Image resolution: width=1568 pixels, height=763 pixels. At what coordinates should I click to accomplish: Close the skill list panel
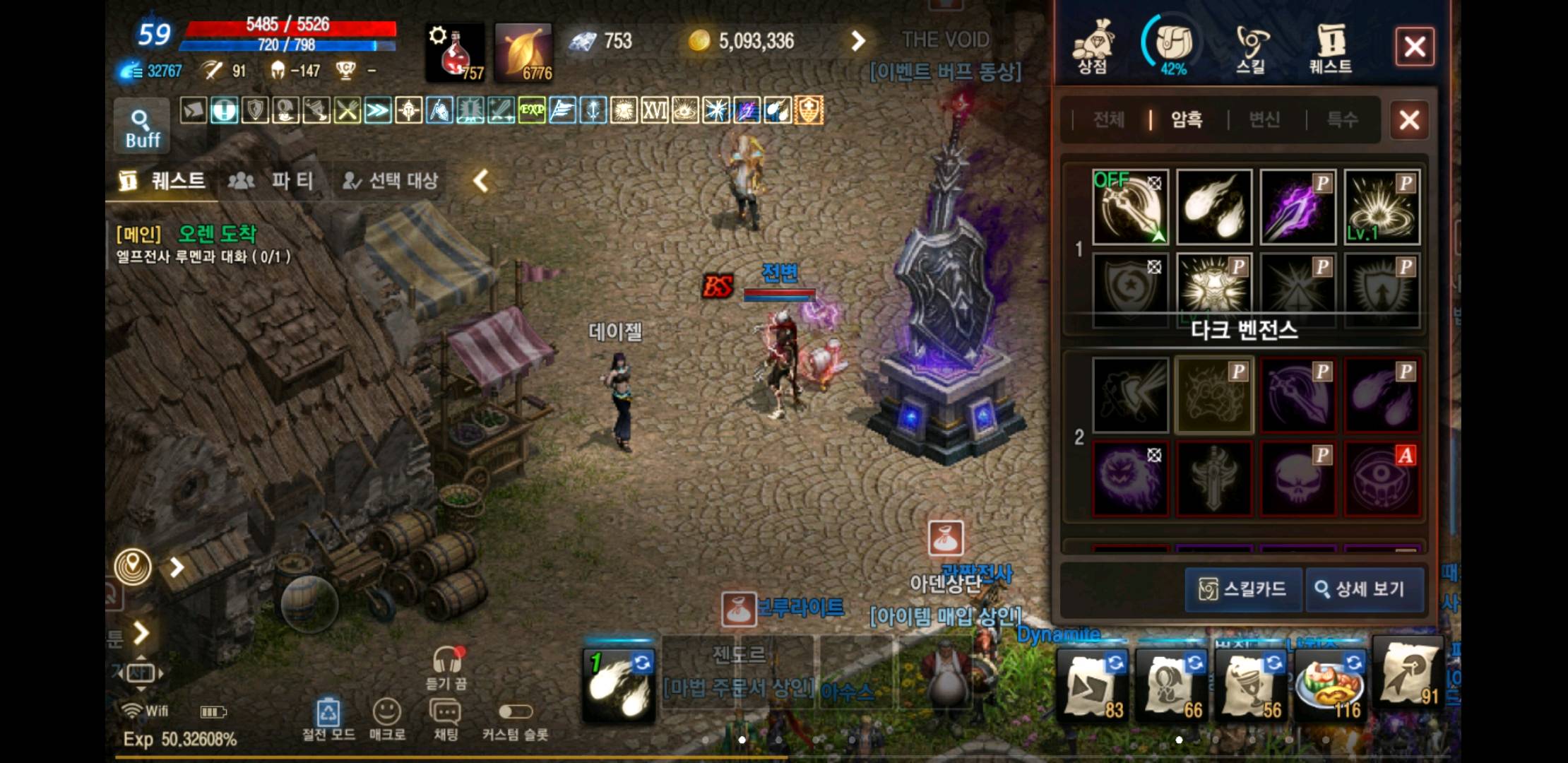click(1409, 120)
